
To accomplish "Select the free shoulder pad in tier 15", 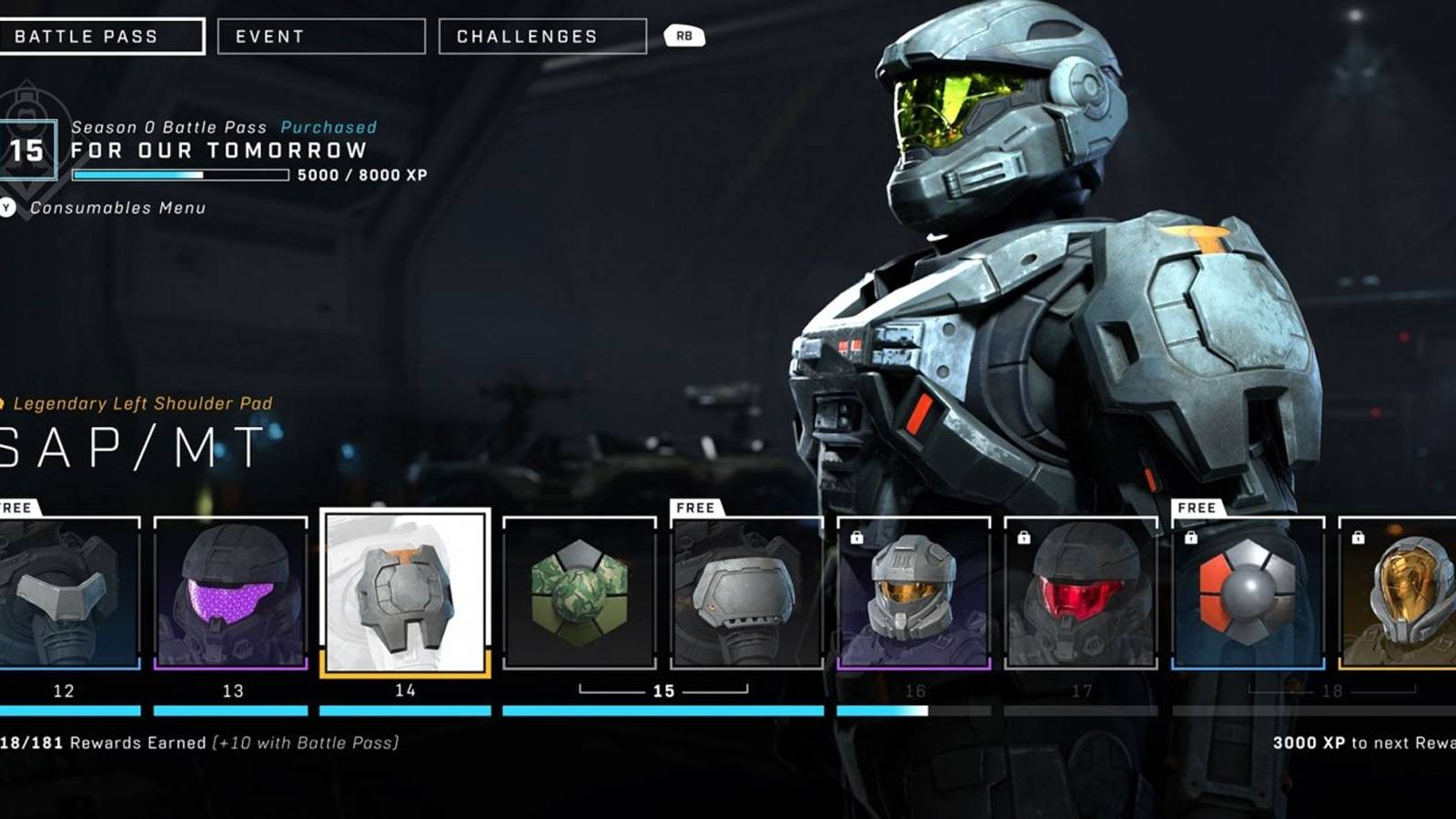I will pos(746,596).
